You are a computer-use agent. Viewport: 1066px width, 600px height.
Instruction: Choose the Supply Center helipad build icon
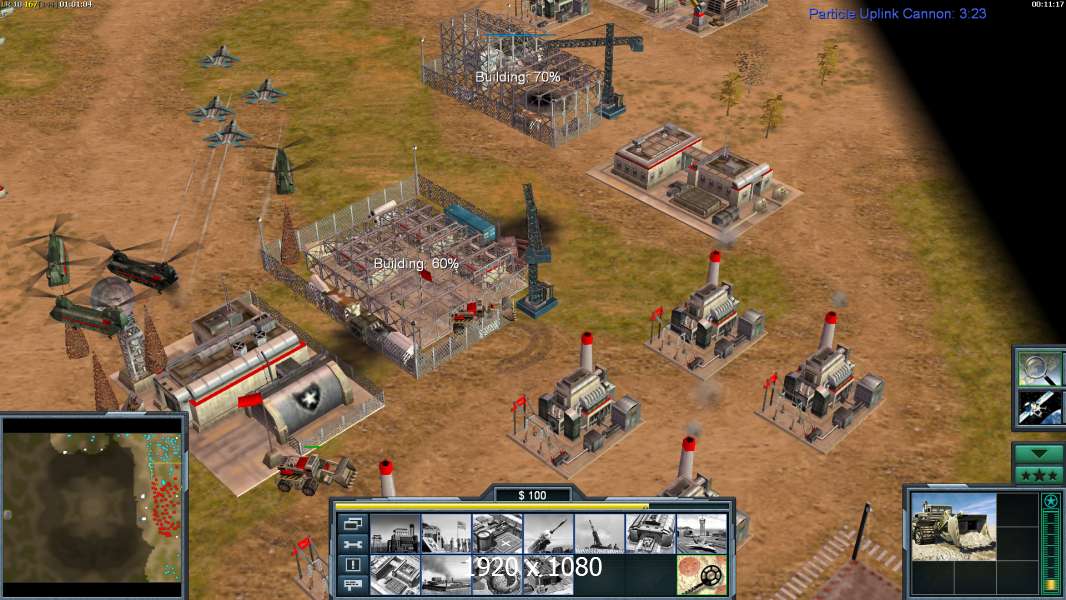pyautogui.click(x=497, y=534)
